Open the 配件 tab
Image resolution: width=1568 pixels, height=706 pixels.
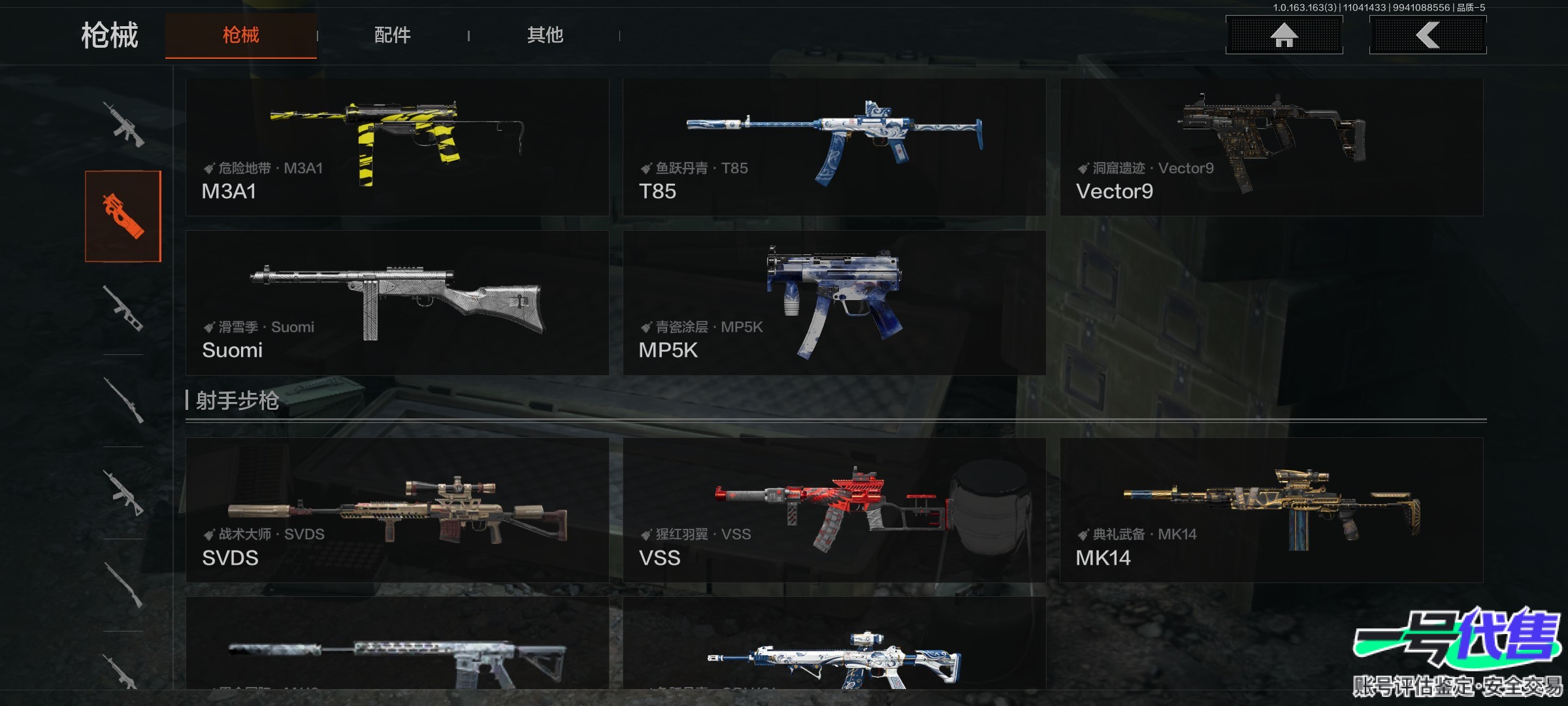point(392,35)
